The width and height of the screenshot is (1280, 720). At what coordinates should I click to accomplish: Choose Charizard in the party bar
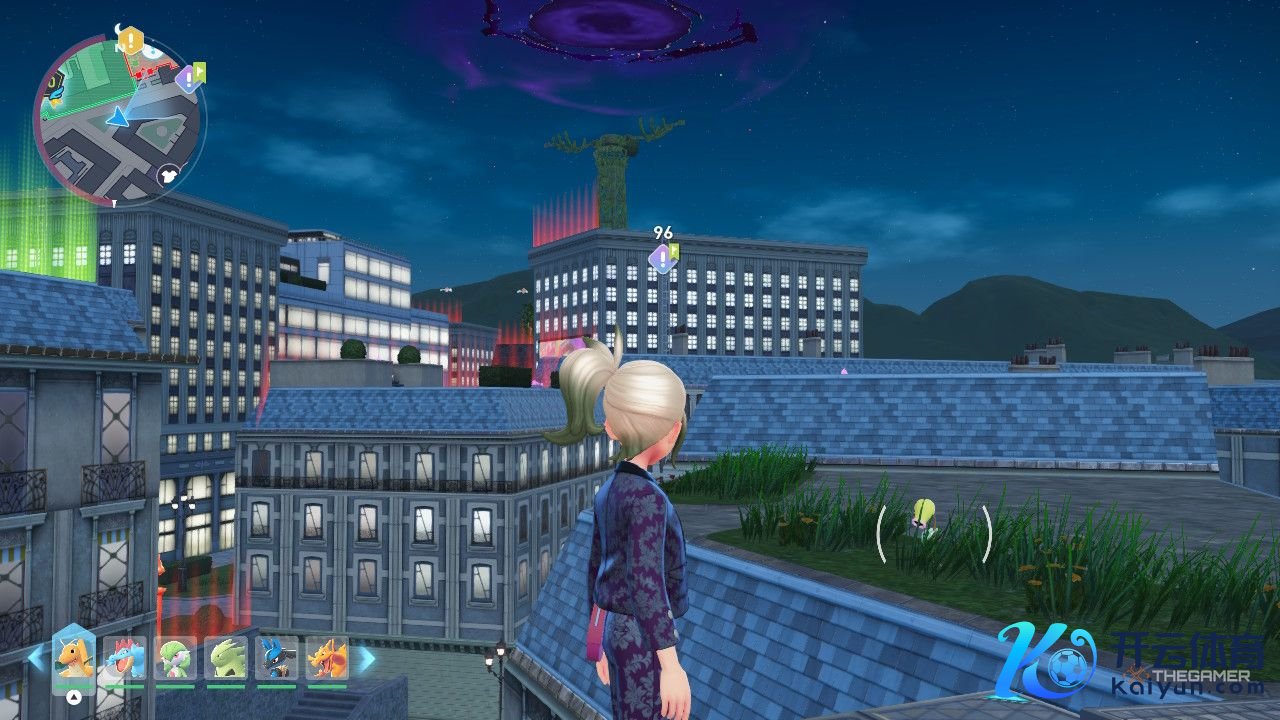pos(327,658)
